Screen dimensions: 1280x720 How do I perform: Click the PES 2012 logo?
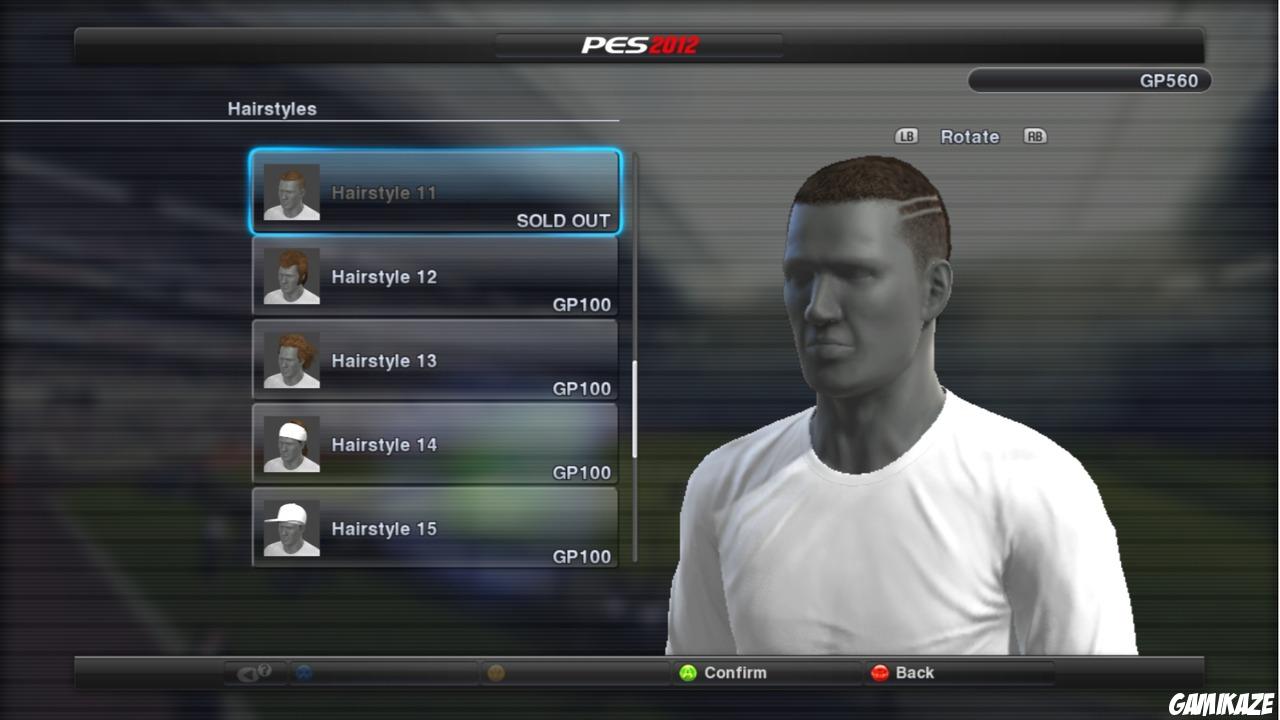coord(639,43)
